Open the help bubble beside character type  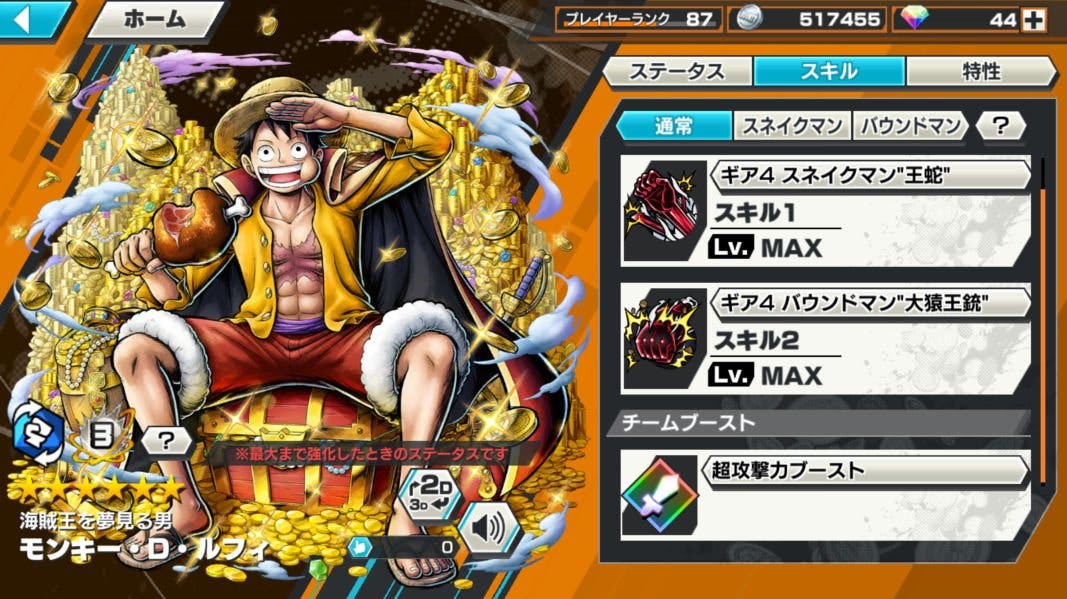(165, 438)
